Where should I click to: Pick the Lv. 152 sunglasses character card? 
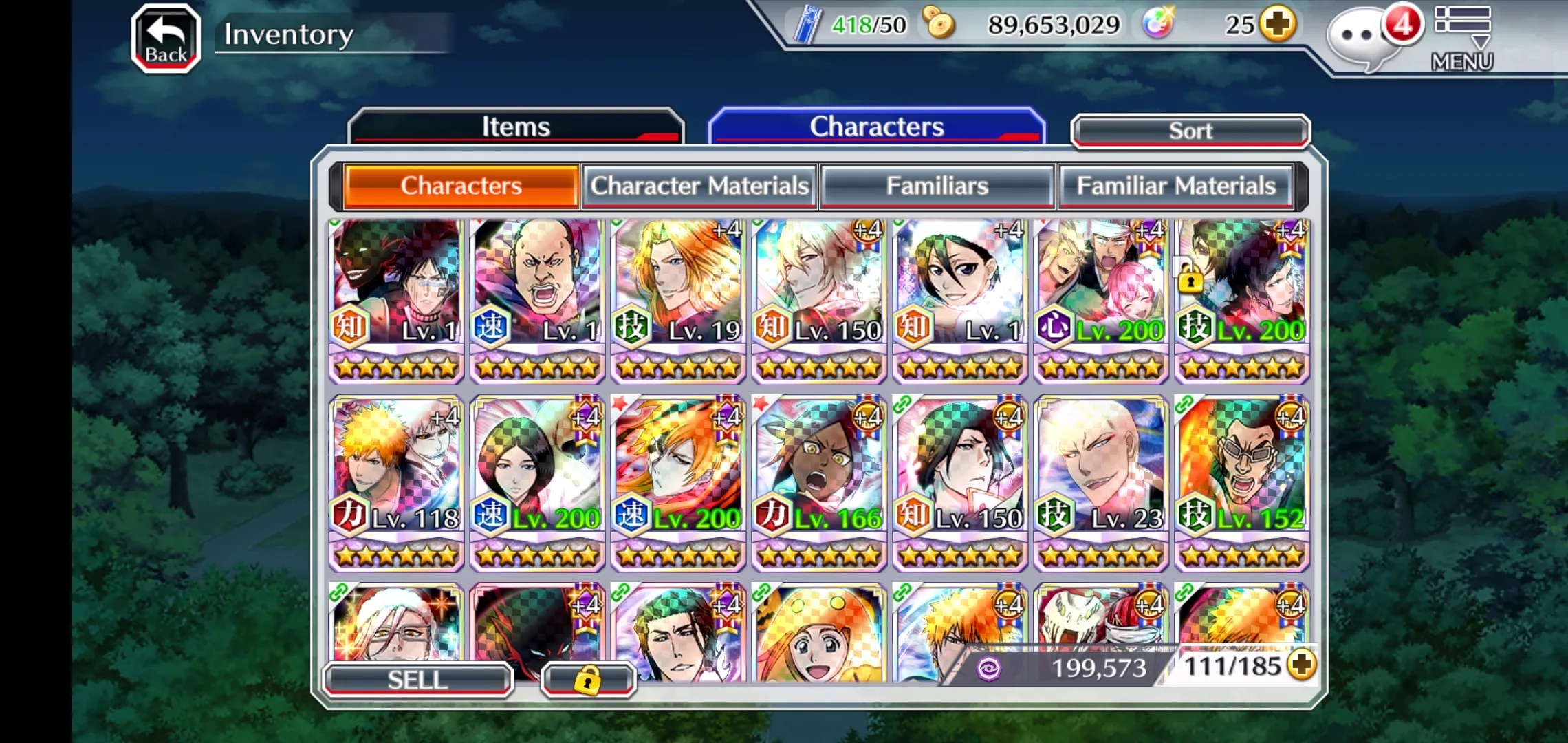[x=1241, y=483]
